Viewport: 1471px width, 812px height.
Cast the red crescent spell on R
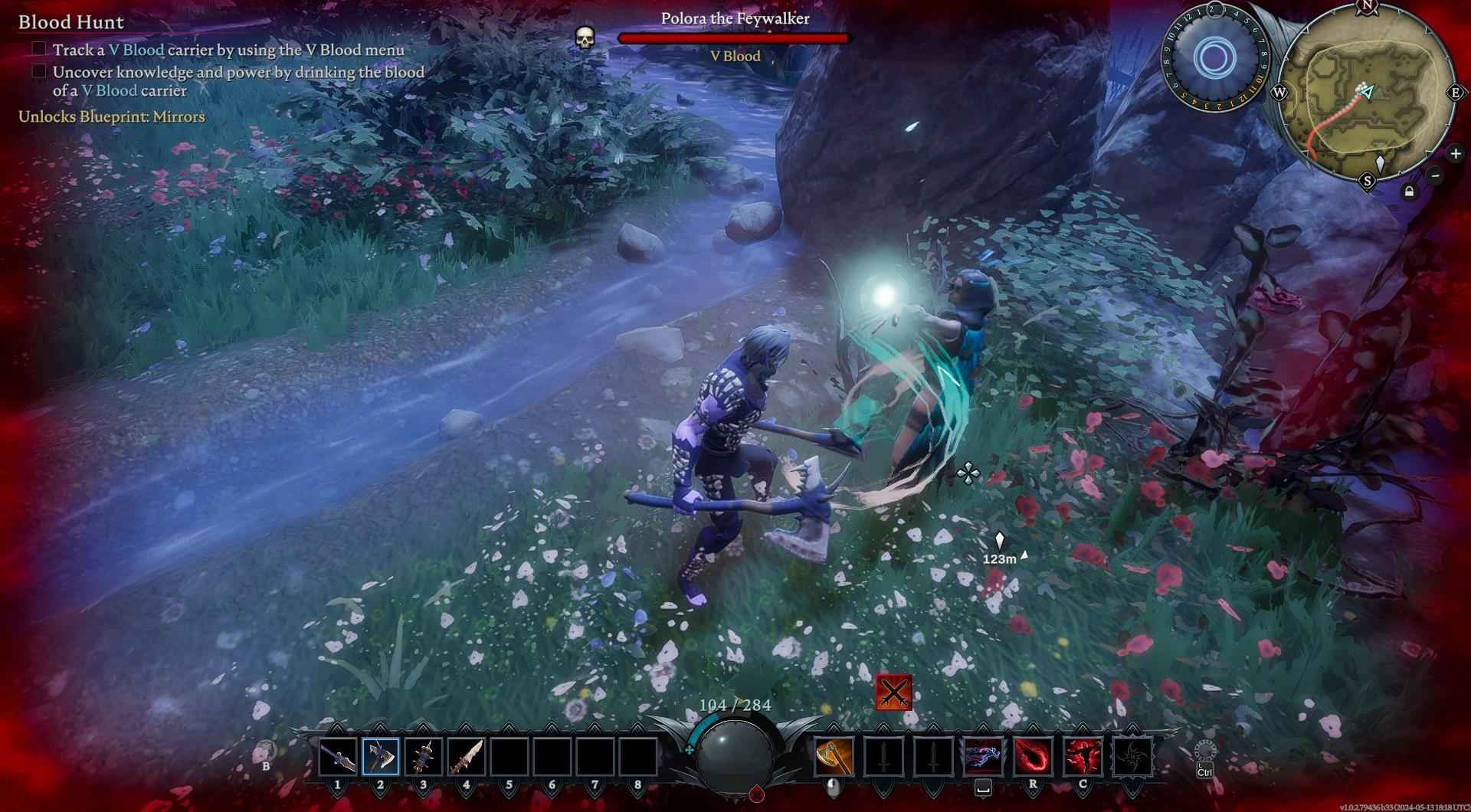[x=1033, y=757]
